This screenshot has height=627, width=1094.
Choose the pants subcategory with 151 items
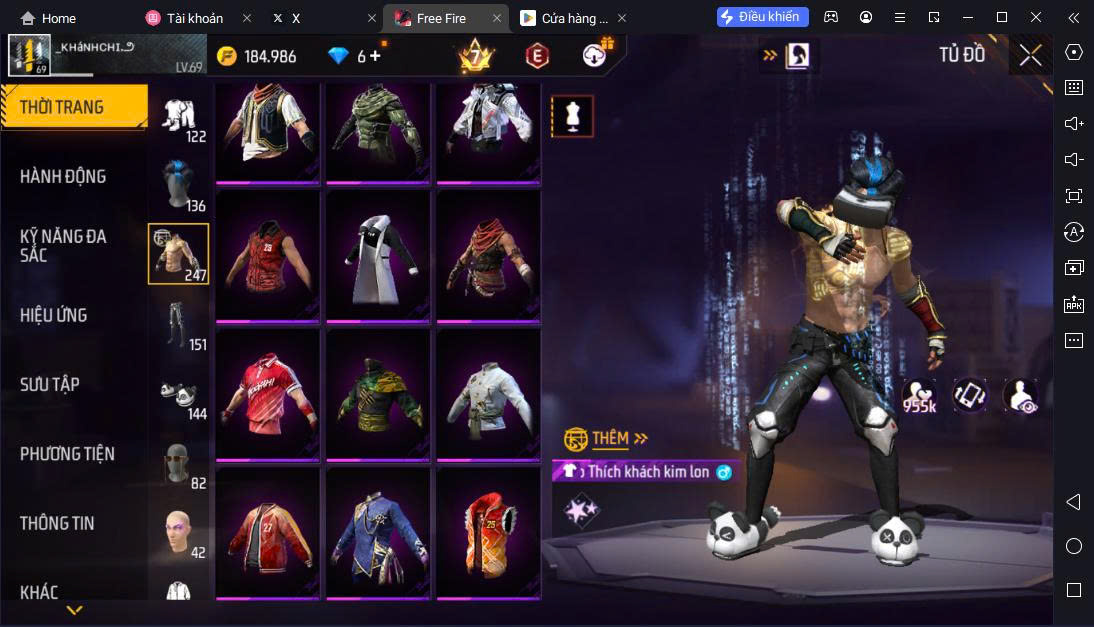[x=178, y=324]
